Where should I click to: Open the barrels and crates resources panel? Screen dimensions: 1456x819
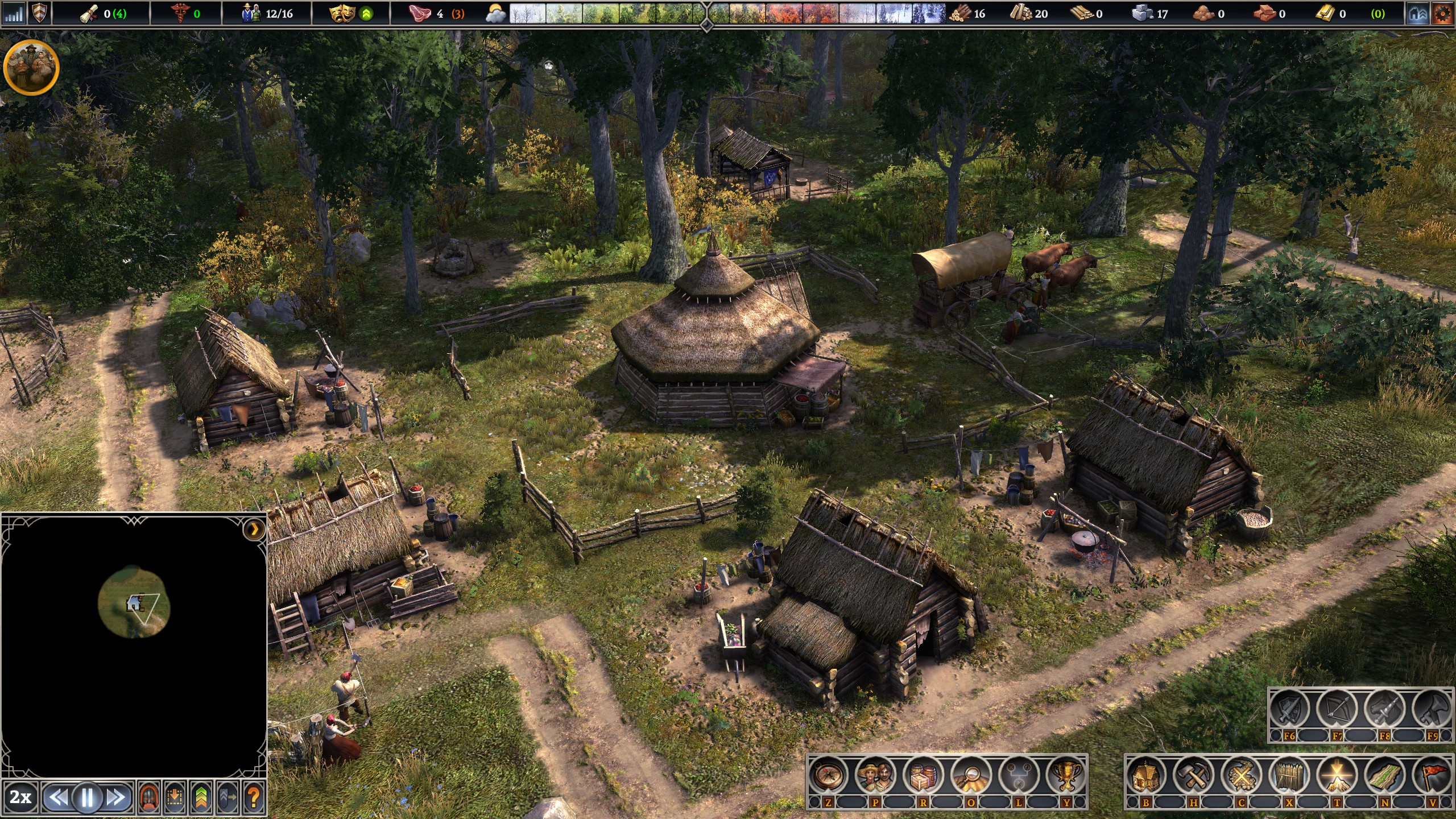click(923, 776)
